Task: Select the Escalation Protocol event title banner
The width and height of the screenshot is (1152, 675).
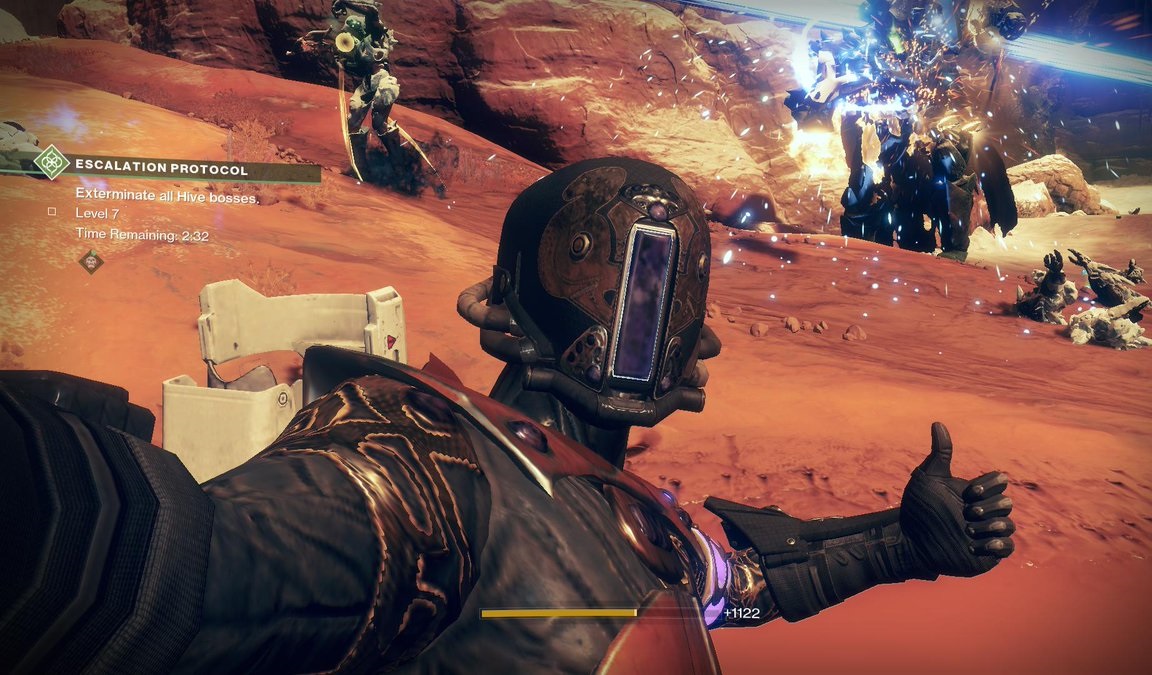Action: [x=162, y=170]
